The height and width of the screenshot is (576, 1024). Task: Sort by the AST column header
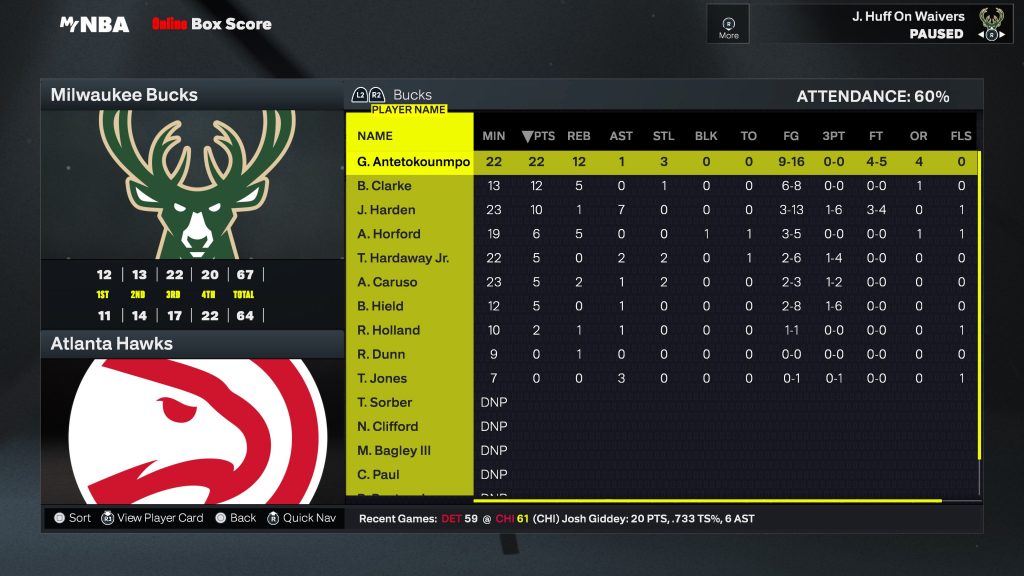pos(621,136)
